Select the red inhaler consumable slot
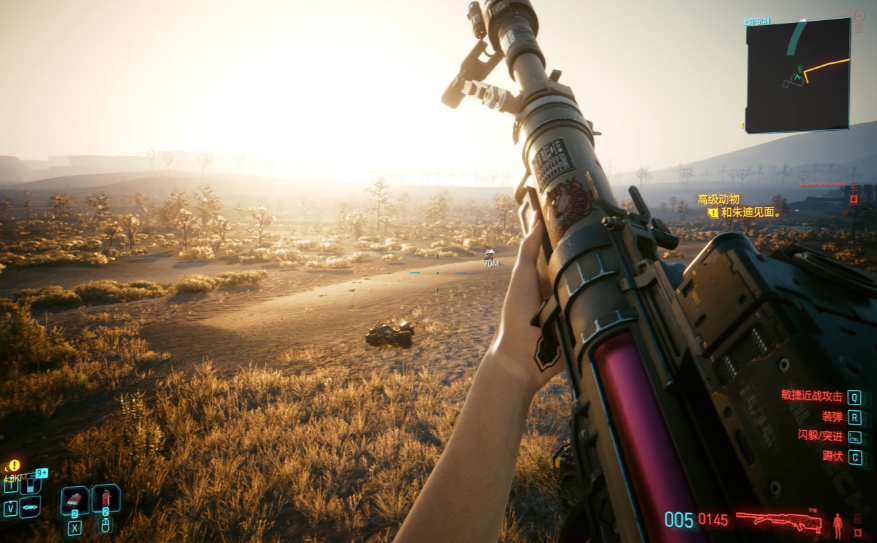The image size is (877, 543). 75,499
